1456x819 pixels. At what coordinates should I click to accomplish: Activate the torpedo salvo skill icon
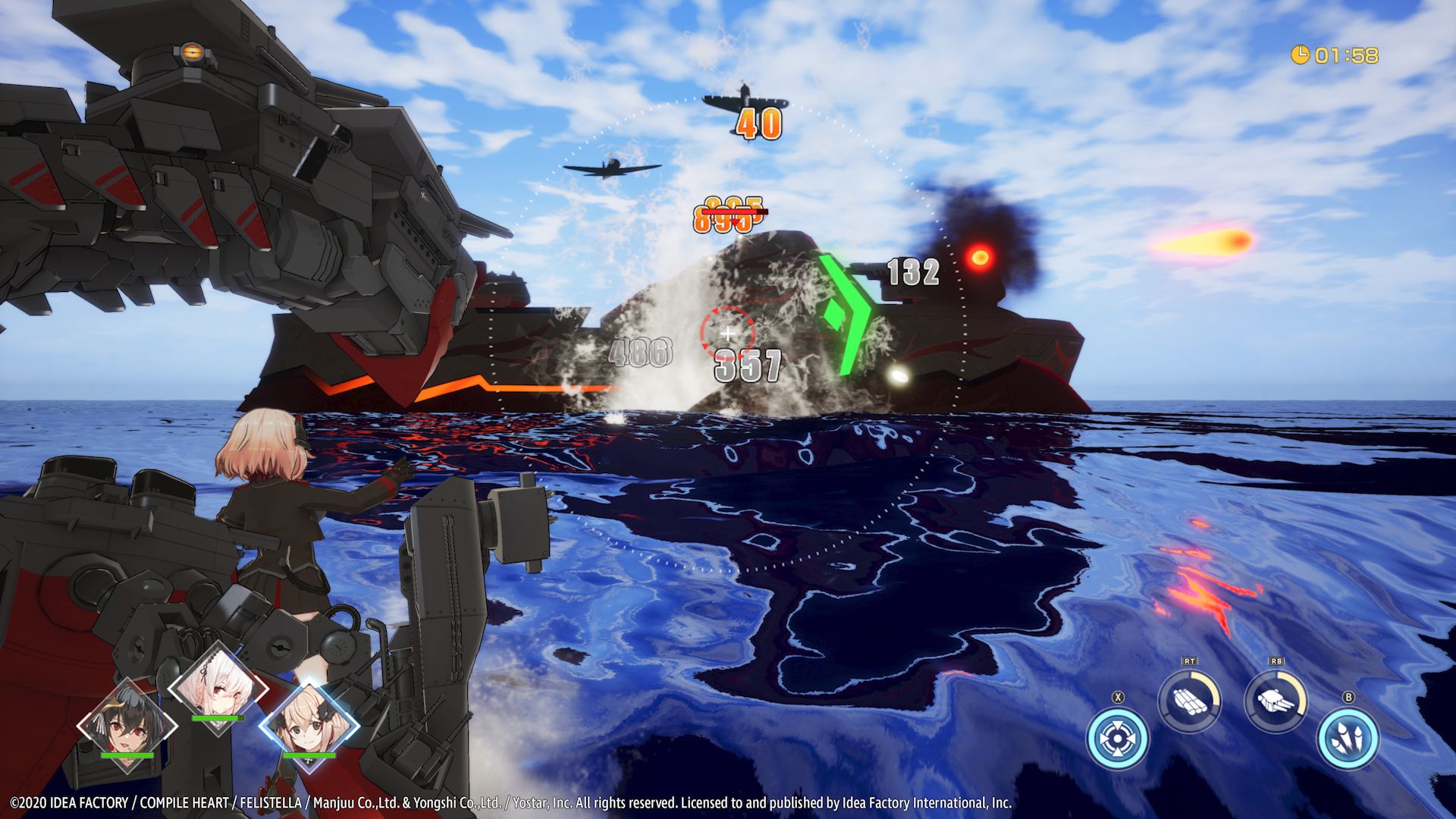pos(1189,701)
